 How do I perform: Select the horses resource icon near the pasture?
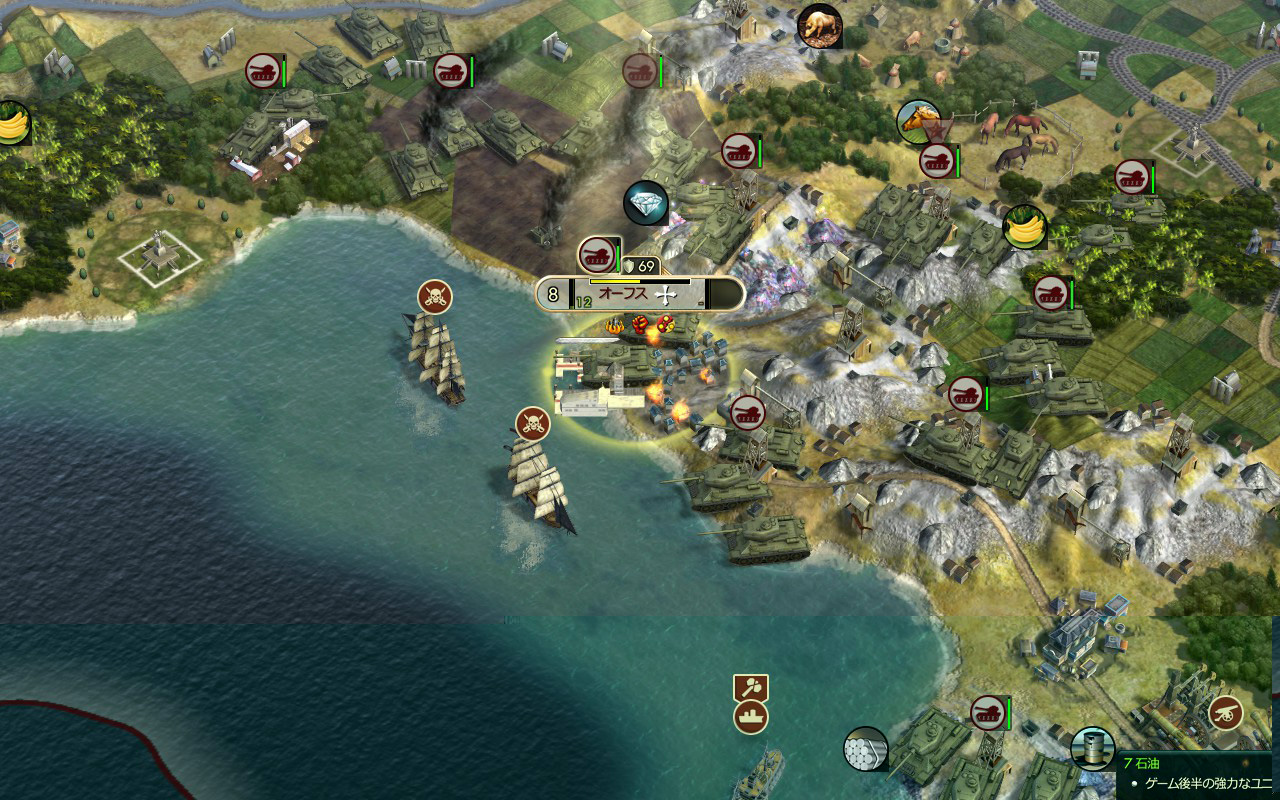click(x=918, y=119)
